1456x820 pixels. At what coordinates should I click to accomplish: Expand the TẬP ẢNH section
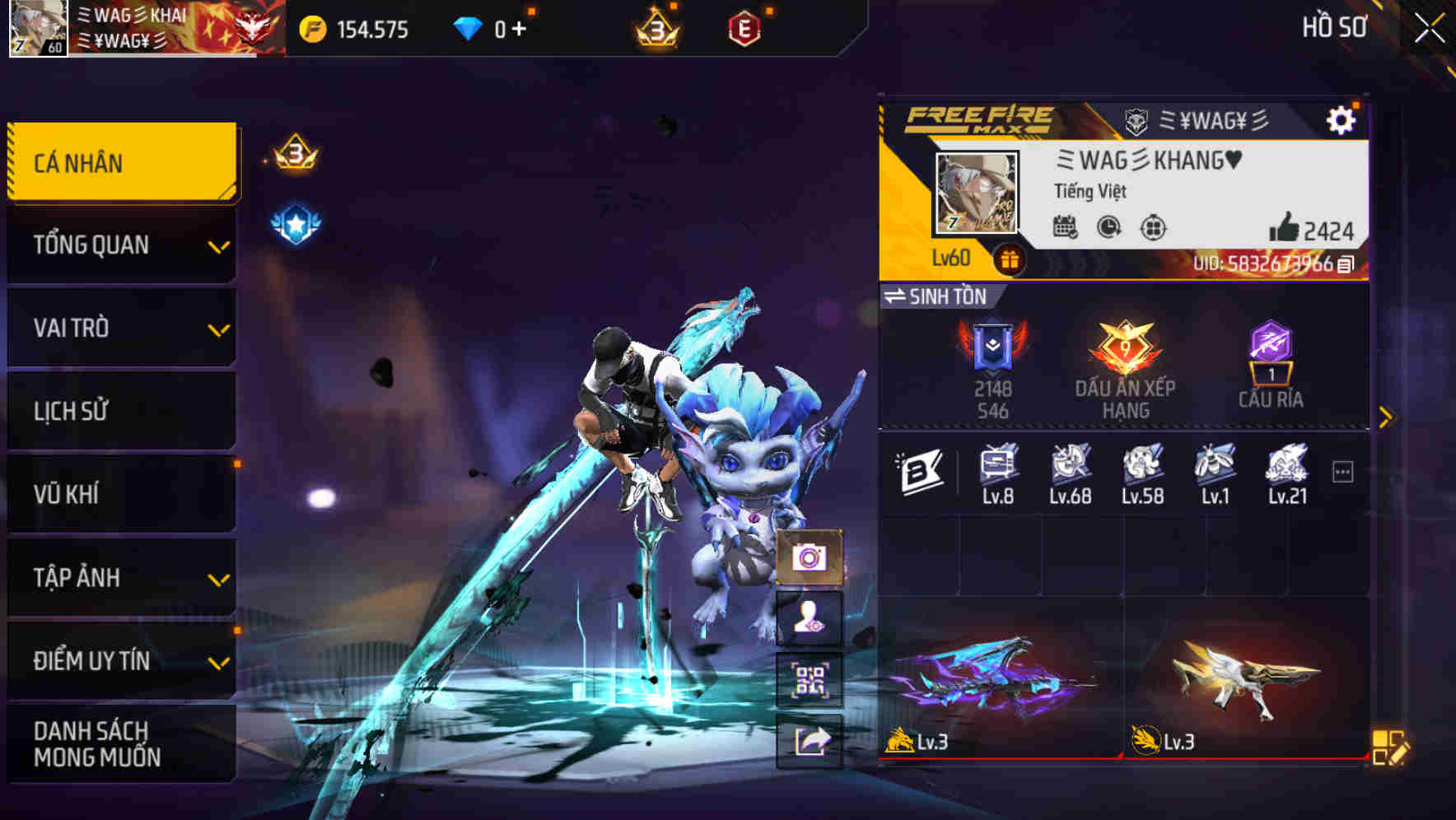(120, 577)
